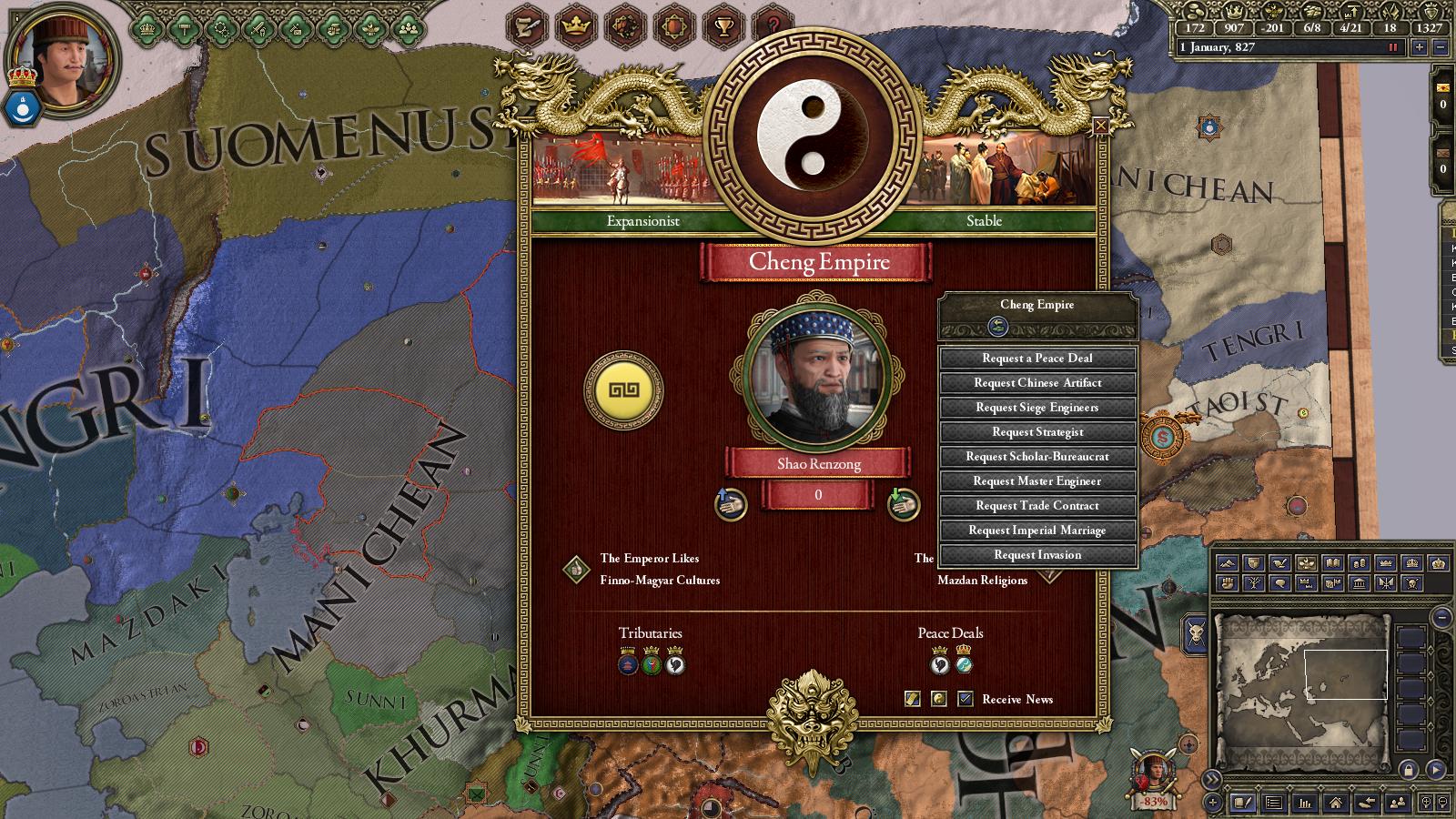Open the request-boon hand with green arrow

click(x=903, y=504)
